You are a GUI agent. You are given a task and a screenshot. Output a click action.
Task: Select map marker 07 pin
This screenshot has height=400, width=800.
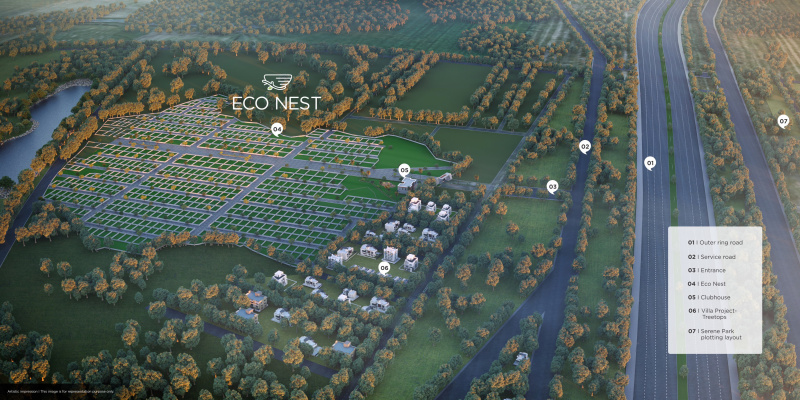point(783,121)
